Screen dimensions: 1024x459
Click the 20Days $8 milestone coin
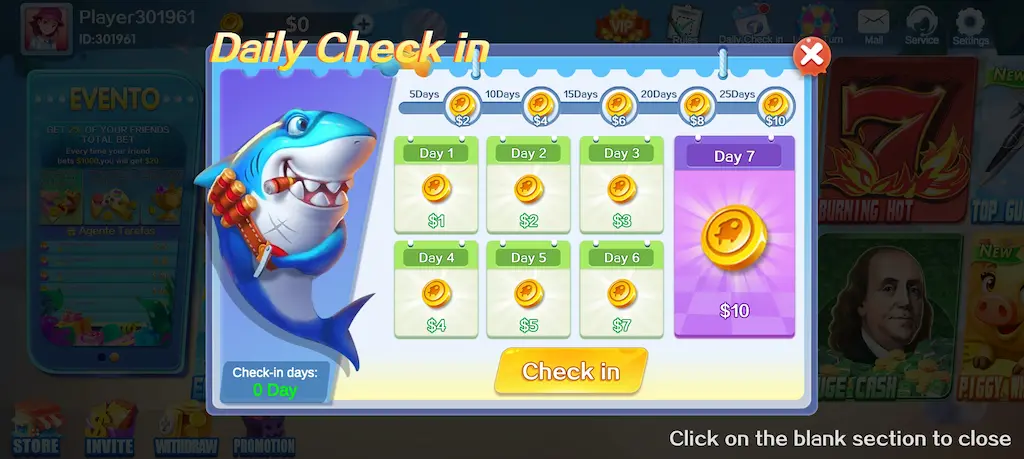coord(697,104)
